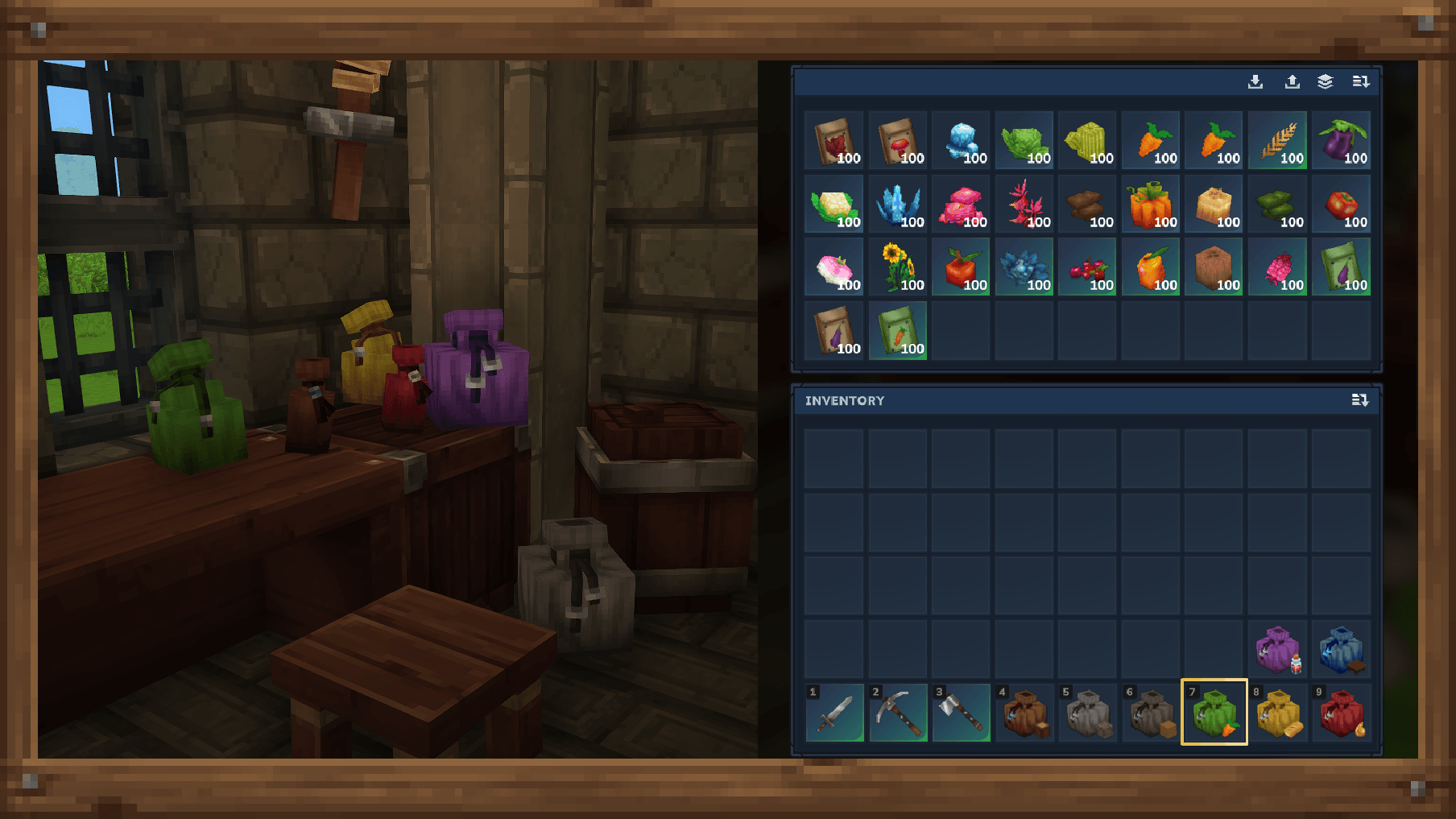Screen dimensions: 1456x819
Task: Pick up the purple eggplant stack
Action: 1341,141
